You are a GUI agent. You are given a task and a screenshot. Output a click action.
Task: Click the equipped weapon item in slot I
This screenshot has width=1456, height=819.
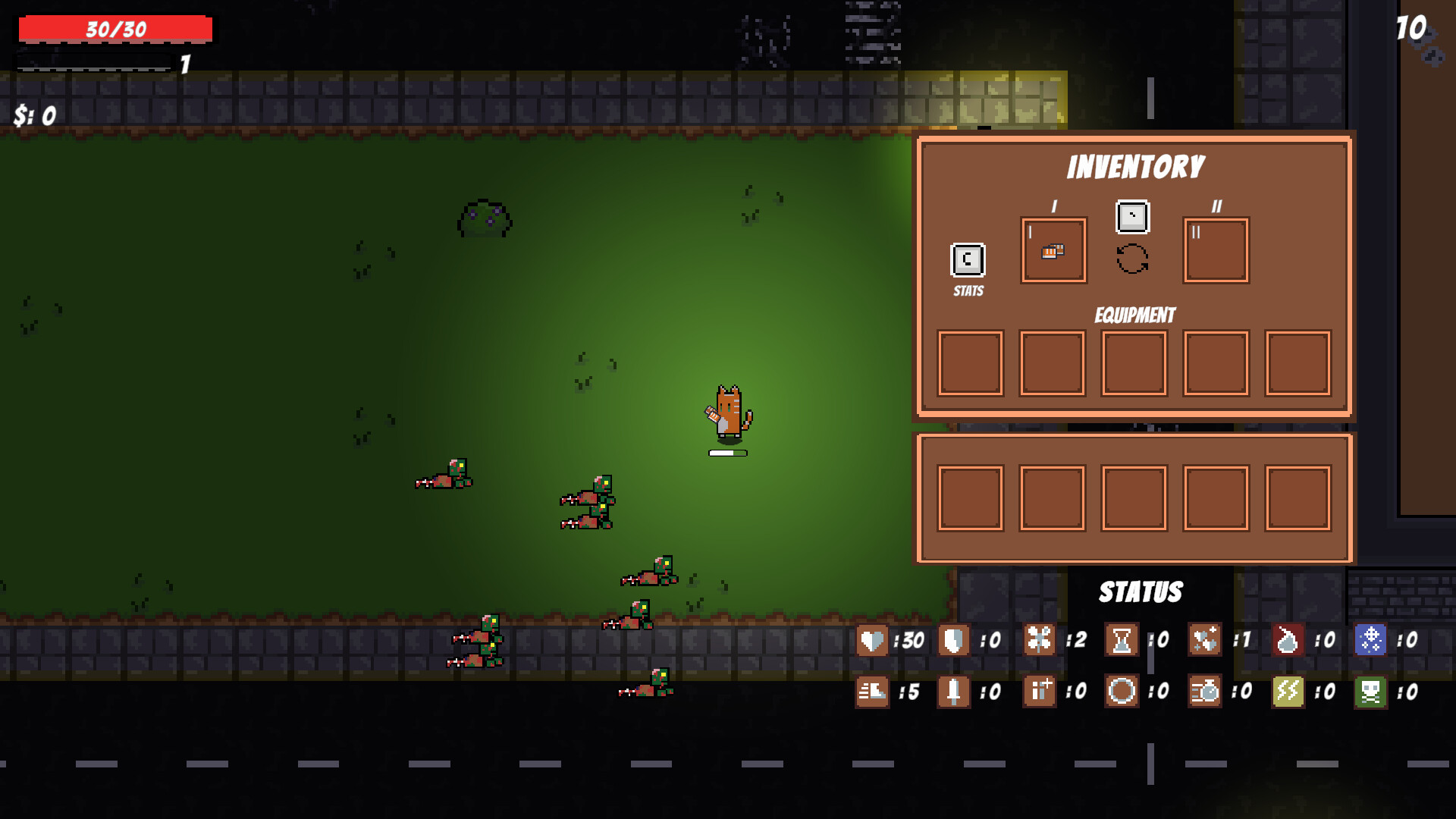[x=1053, y=252]
